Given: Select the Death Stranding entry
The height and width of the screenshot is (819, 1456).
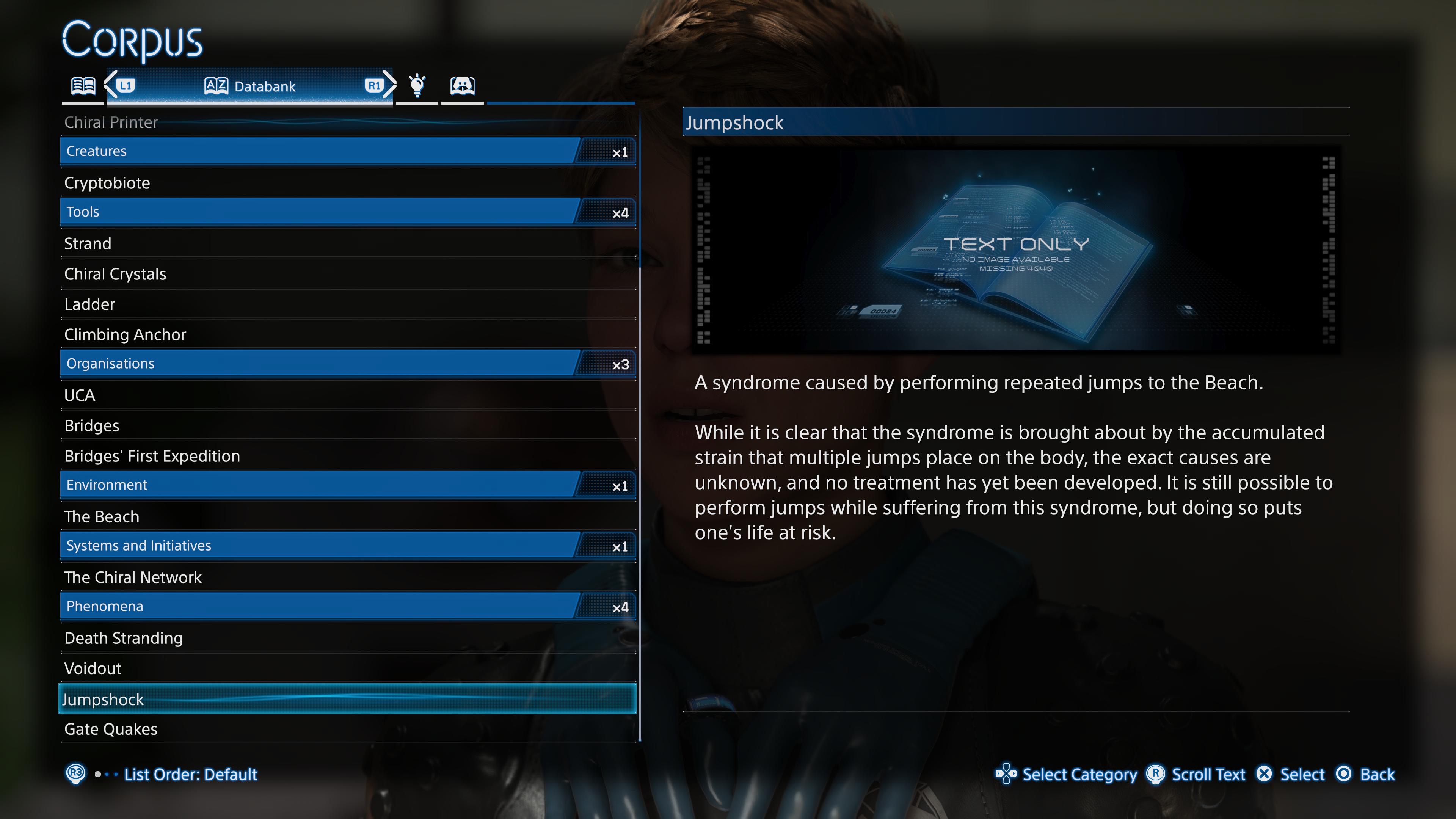Looking at the screenshot, I should (x=123, y=638).
